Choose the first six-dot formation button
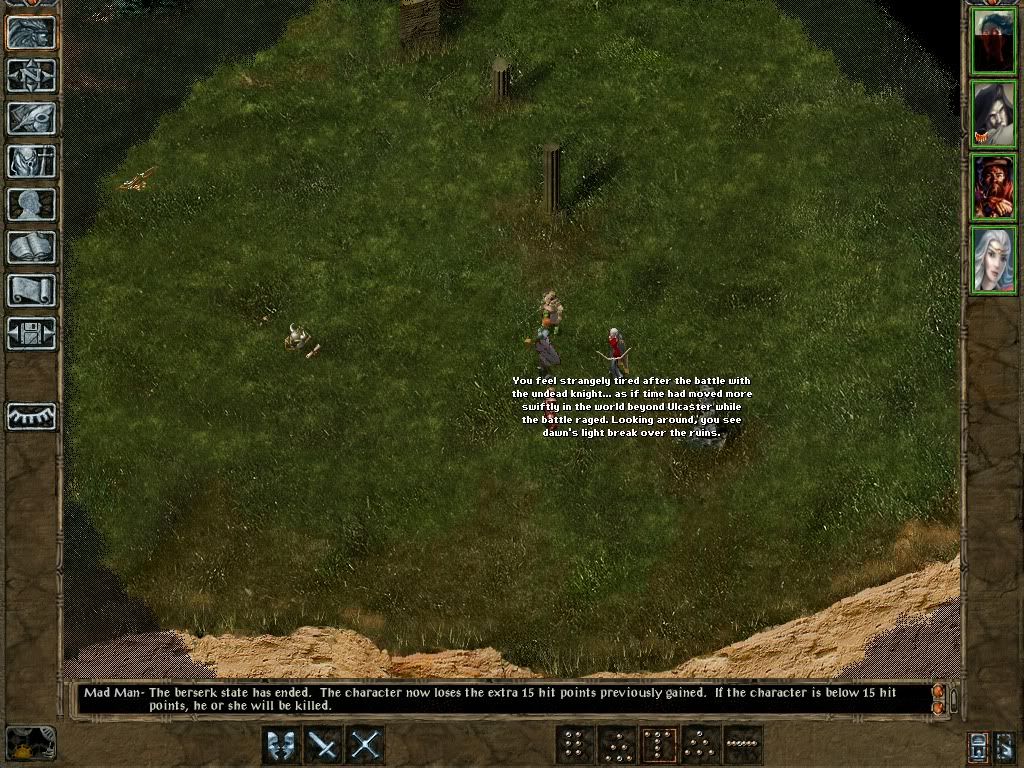The width and height of the screenshot is (1024, 768). (575, 745)
